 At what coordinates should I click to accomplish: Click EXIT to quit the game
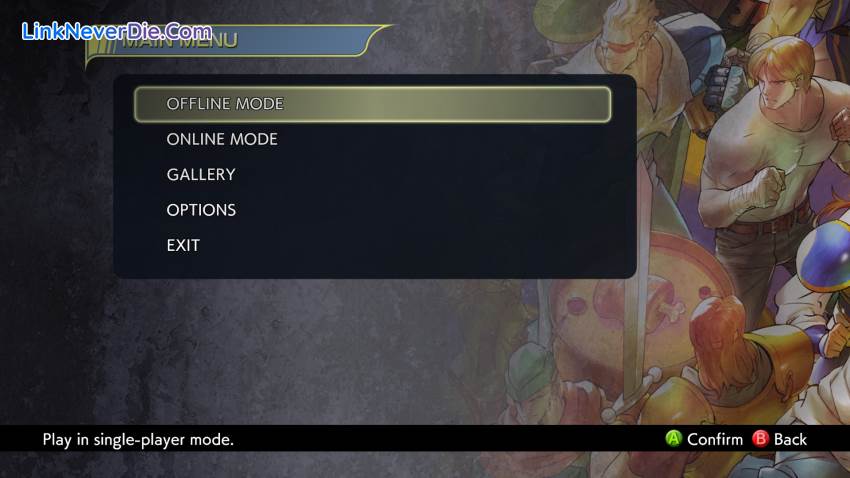[x=183, y=245]
